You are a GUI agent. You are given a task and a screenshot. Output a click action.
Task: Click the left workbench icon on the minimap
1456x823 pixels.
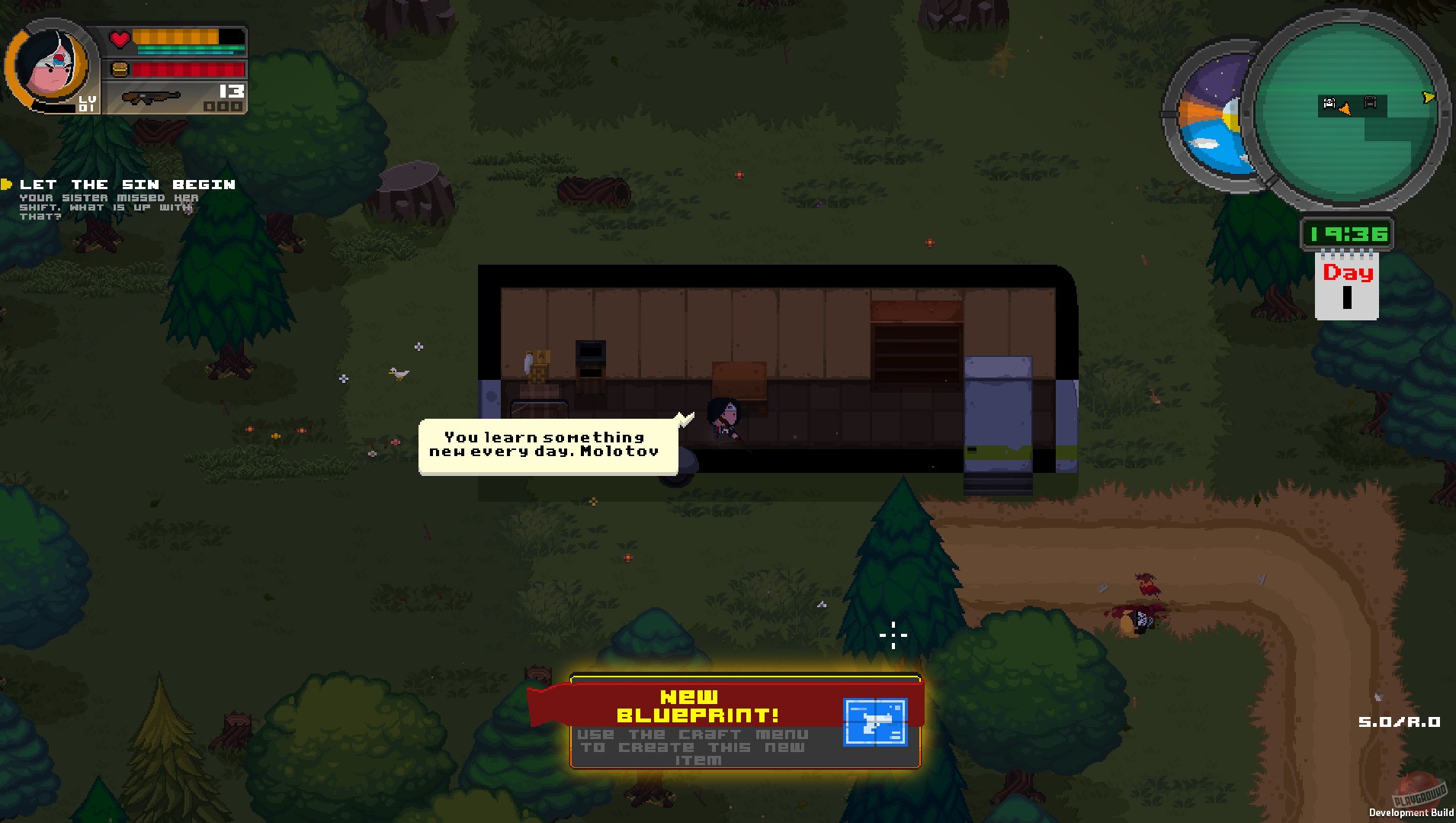[x=1328, y=102]
